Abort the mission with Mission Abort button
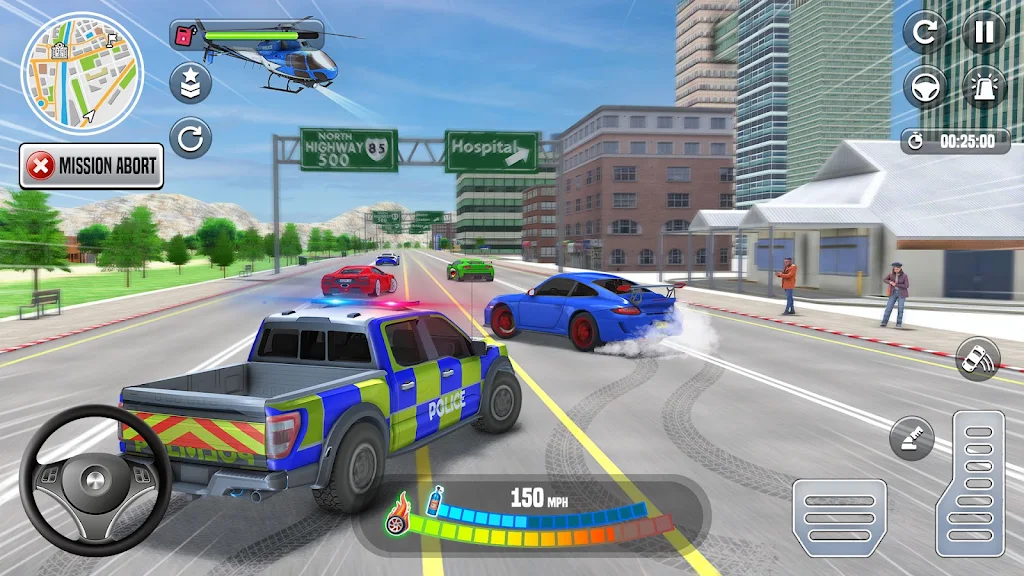This screenshot has height=576, width=1024. coord(91,166)
